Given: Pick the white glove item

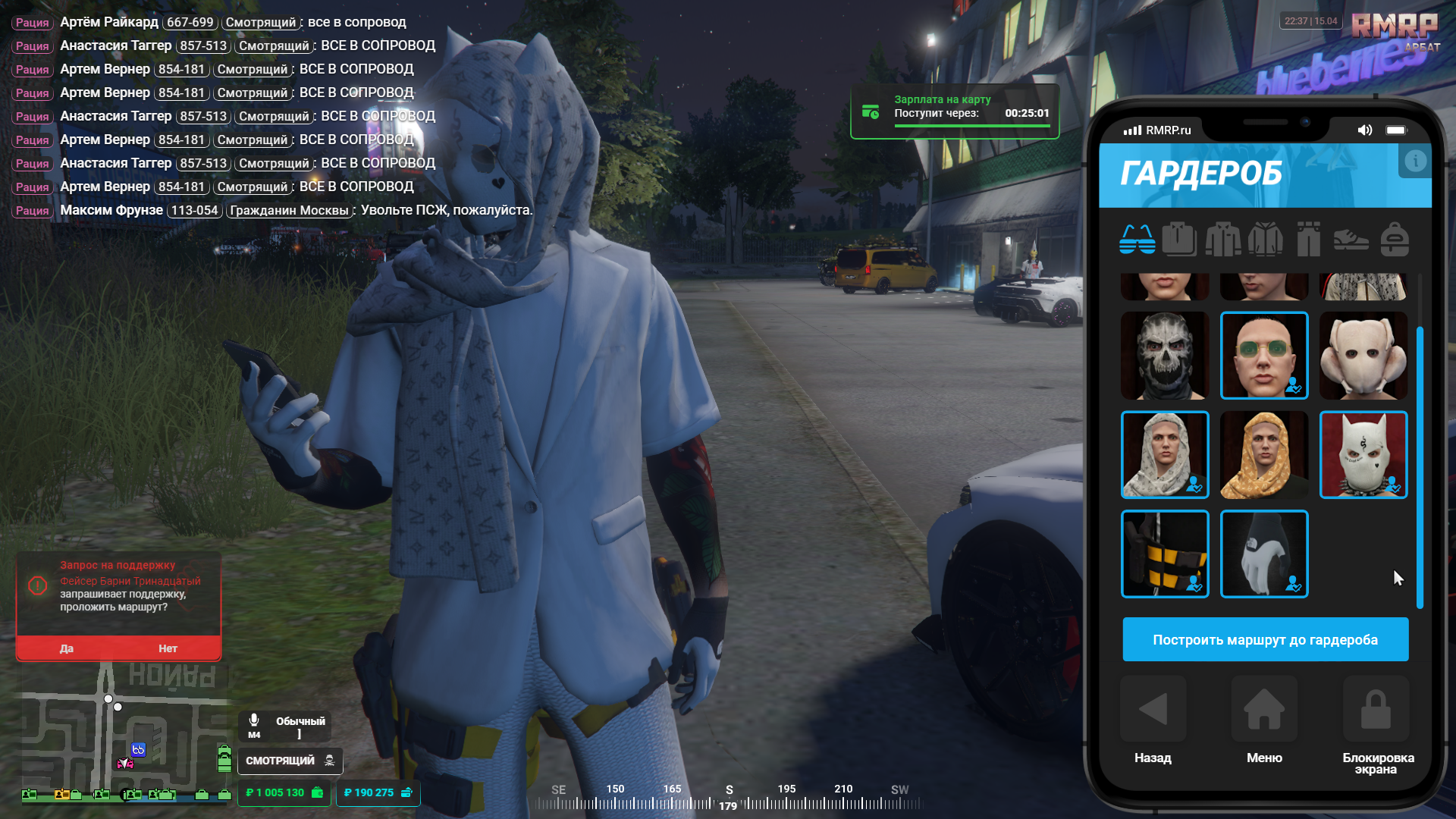Looking at the screenshot, I should point(1264,554).
